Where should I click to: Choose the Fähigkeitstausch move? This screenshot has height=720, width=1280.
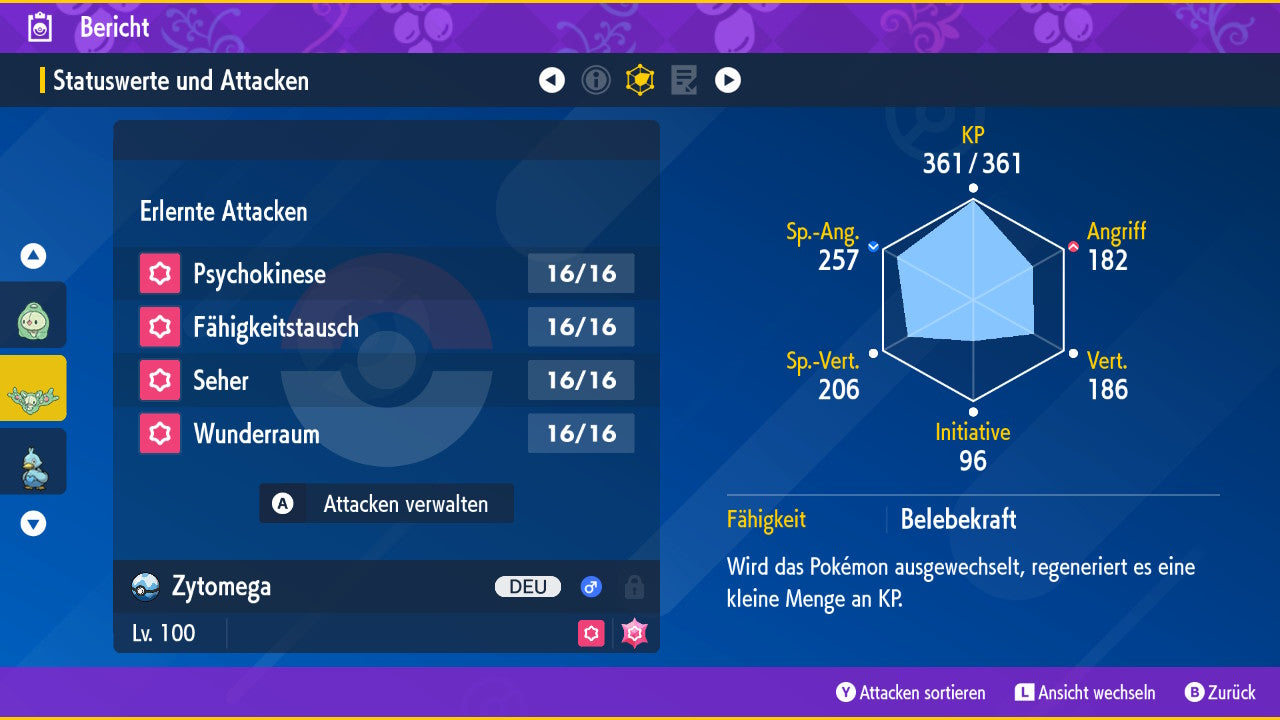click(386, 327)
